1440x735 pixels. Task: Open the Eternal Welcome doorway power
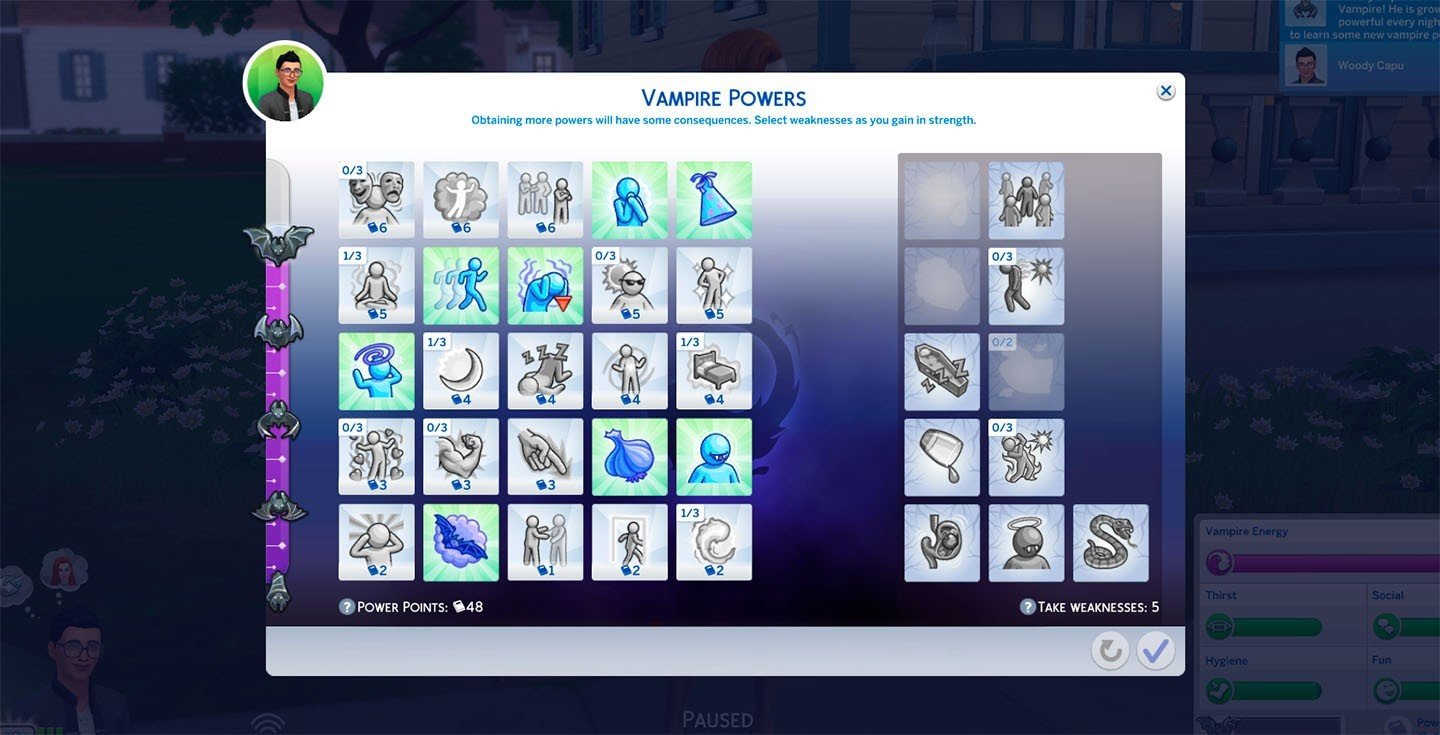(630, 541)
